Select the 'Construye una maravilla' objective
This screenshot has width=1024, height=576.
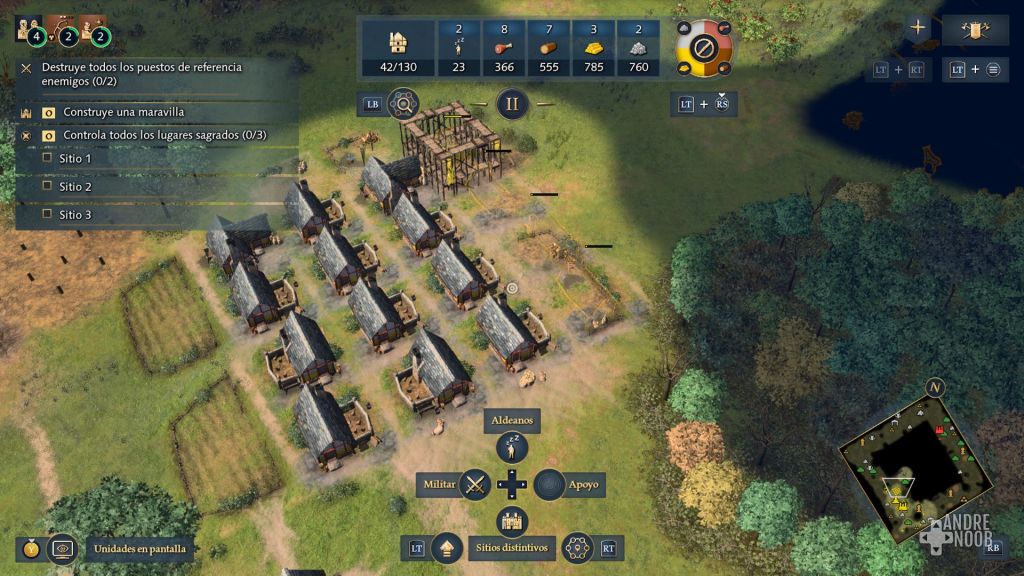(123, 112)
